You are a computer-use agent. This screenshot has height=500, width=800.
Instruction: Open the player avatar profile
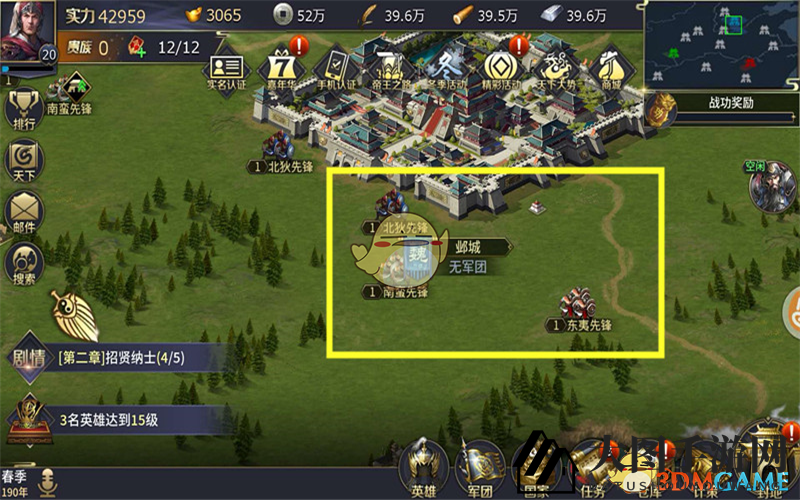[x=28, y=34]
